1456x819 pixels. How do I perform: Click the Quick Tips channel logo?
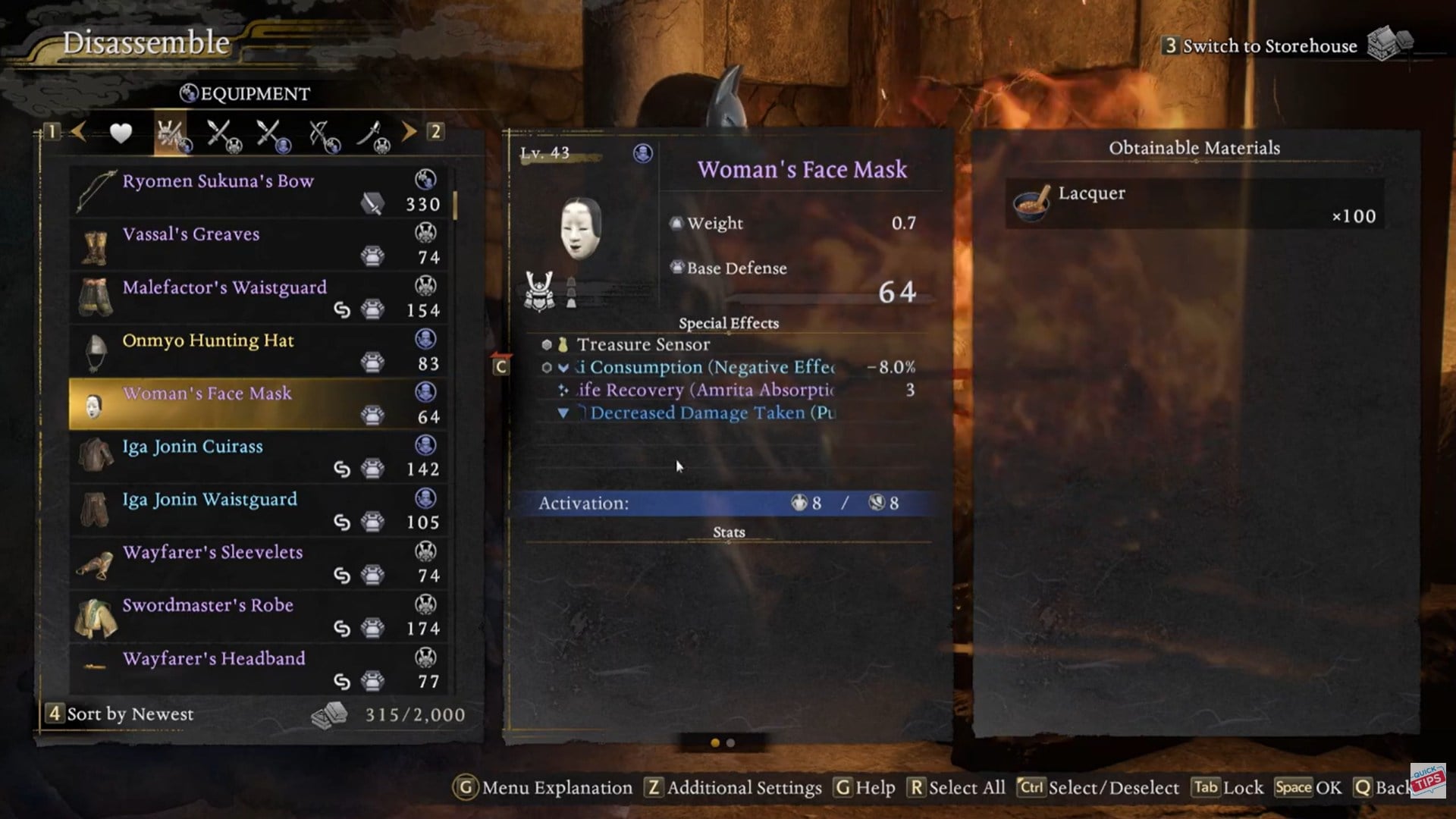click(x=1427, y=780)
